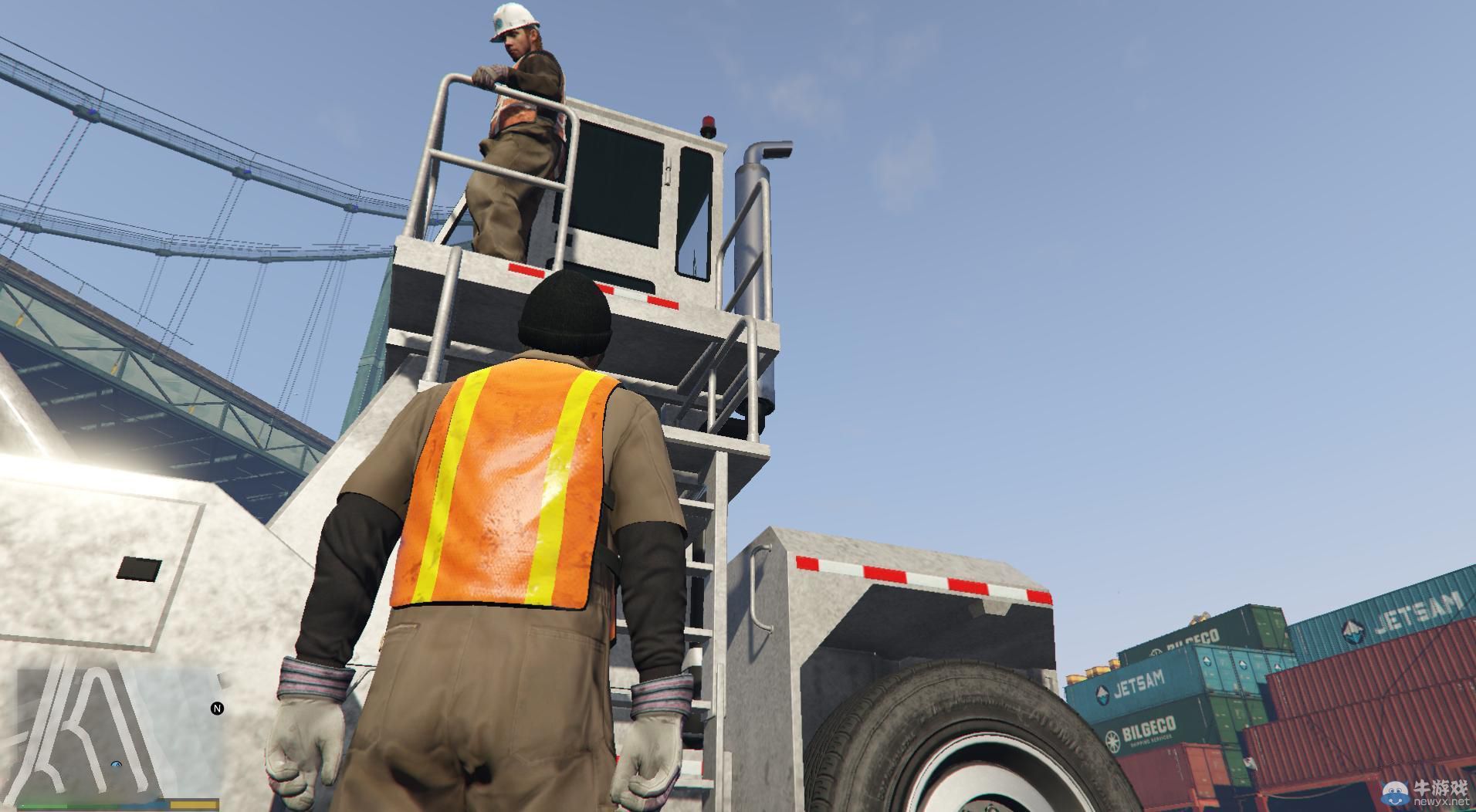Click the 牛游戏 cow mascot logo
Viewport: 1476px width, 812px height.
tap(1396, 793)
